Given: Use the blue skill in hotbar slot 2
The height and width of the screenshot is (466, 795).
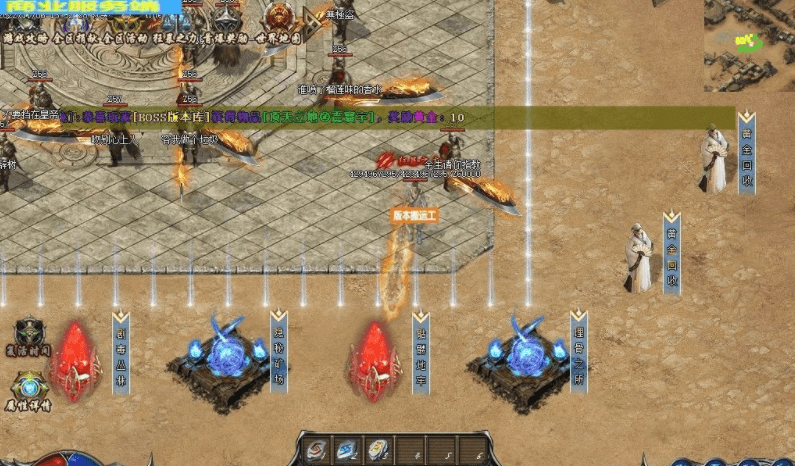Looking at the screenshot, I should pyautogui.click(x=347, y=449).
